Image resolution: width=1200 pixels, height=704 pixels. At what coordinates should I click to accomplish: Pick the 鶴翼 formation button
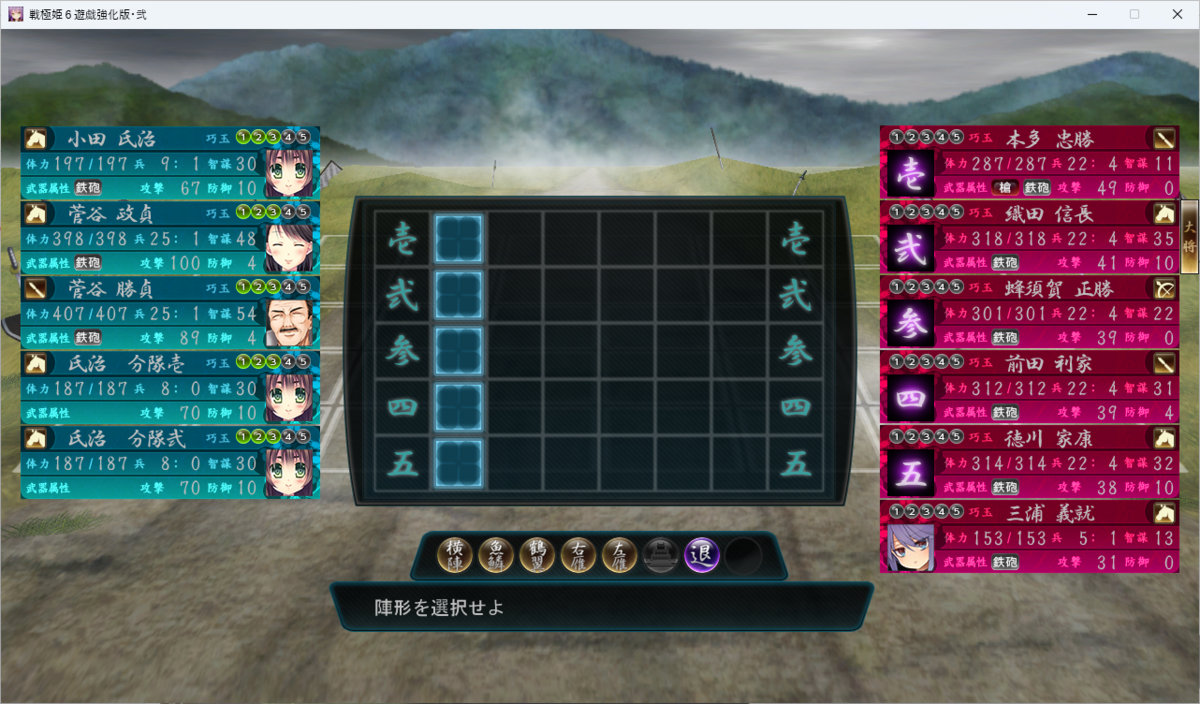pos(538,555)
